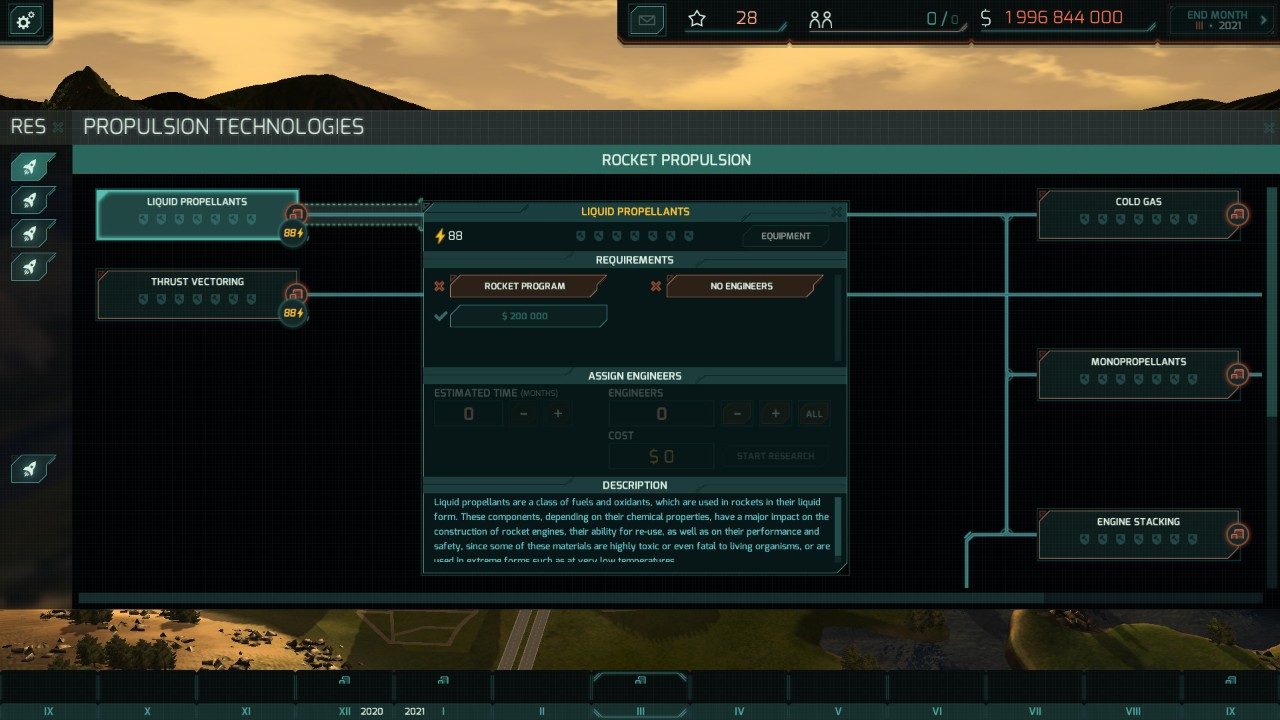Close the Liquid Propellants detail panel
1280x720 pixels.
(837, 212)
